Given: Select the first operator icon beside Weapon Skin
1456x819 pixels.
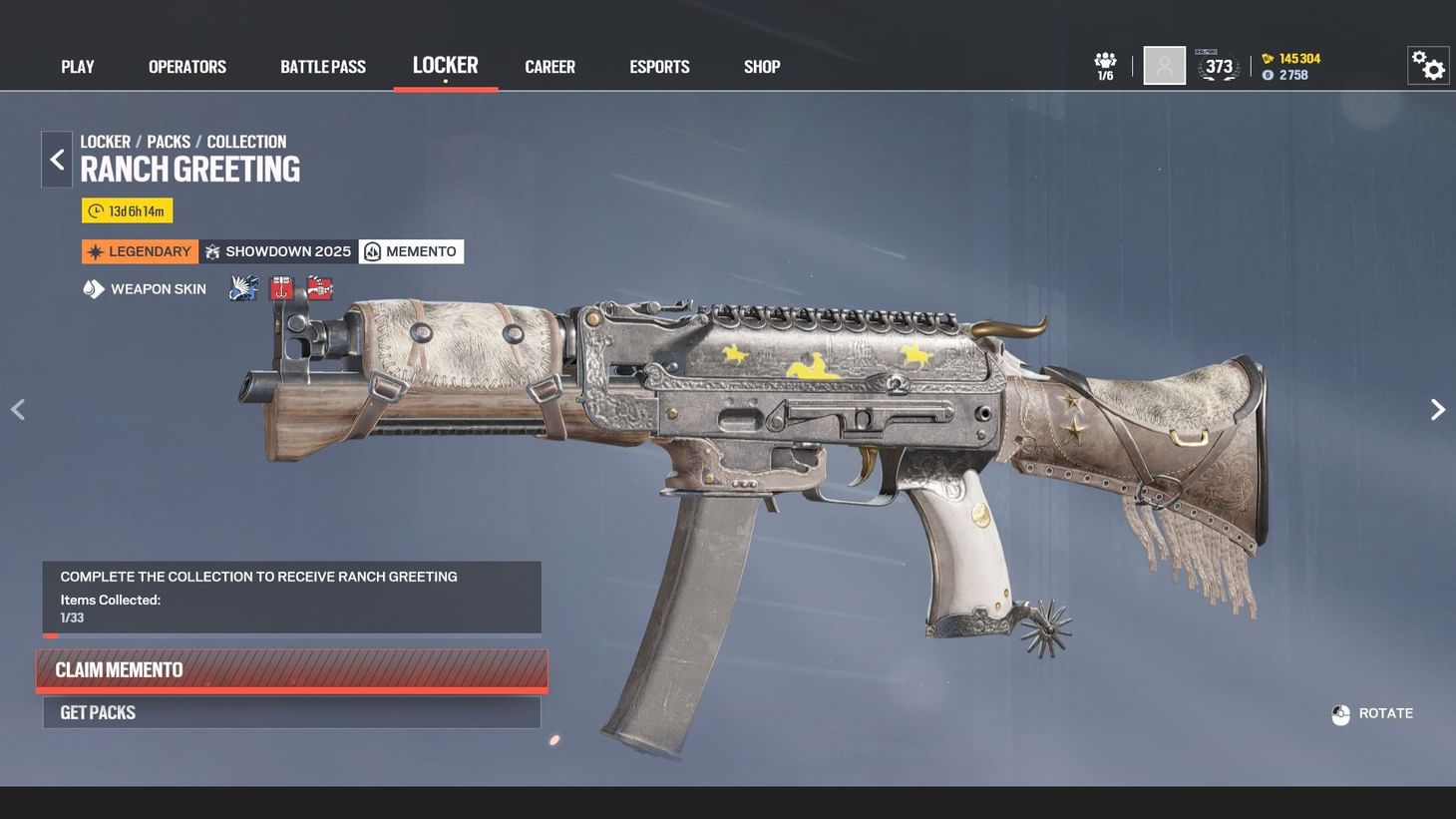Looking at the screenshot, I should (x=242, y=288).
